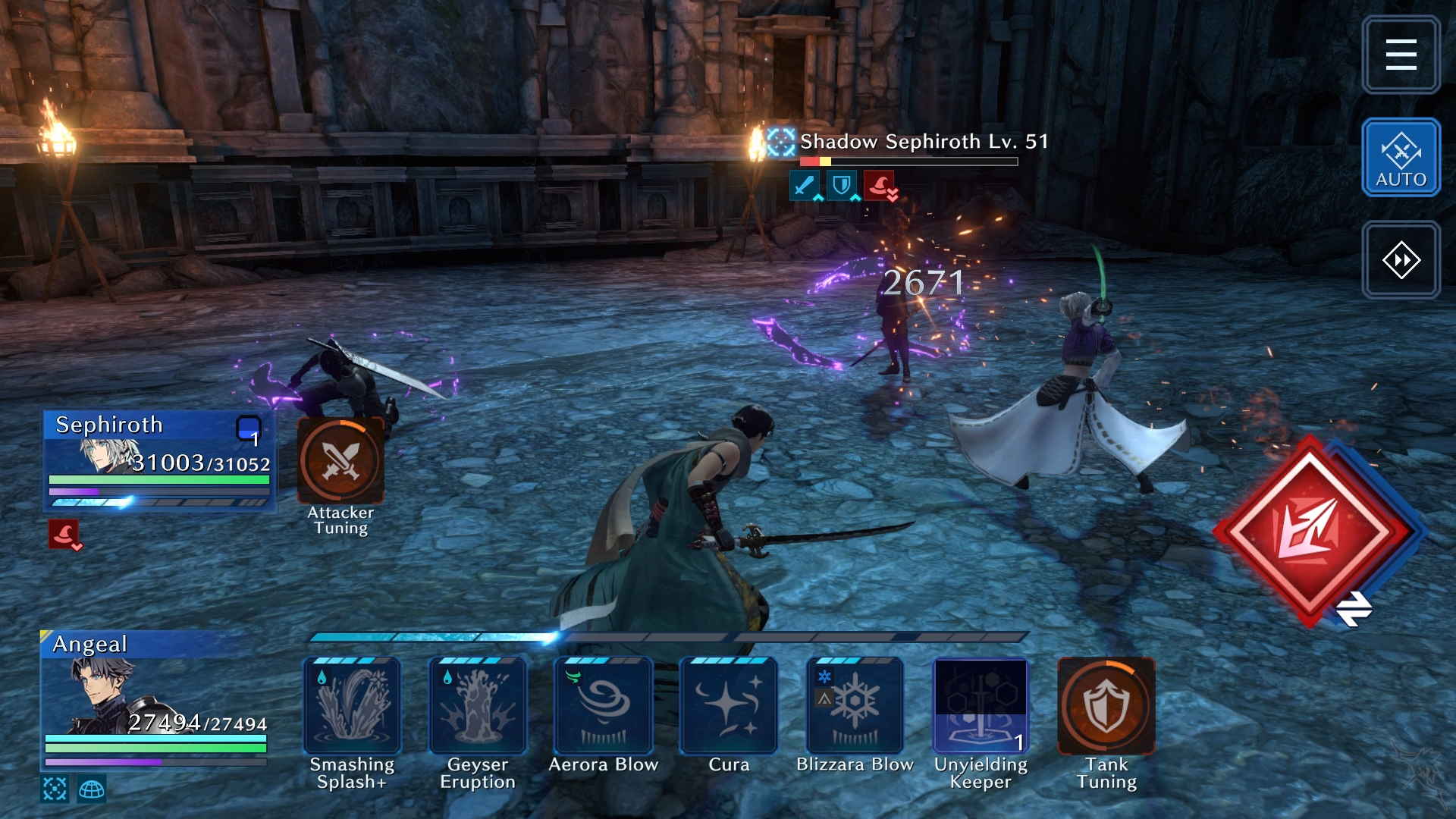Image resolution: width=1456 pixels, height=819 pixels.
Task: Cast Geyser Eruption
Action: pos(478,706)
